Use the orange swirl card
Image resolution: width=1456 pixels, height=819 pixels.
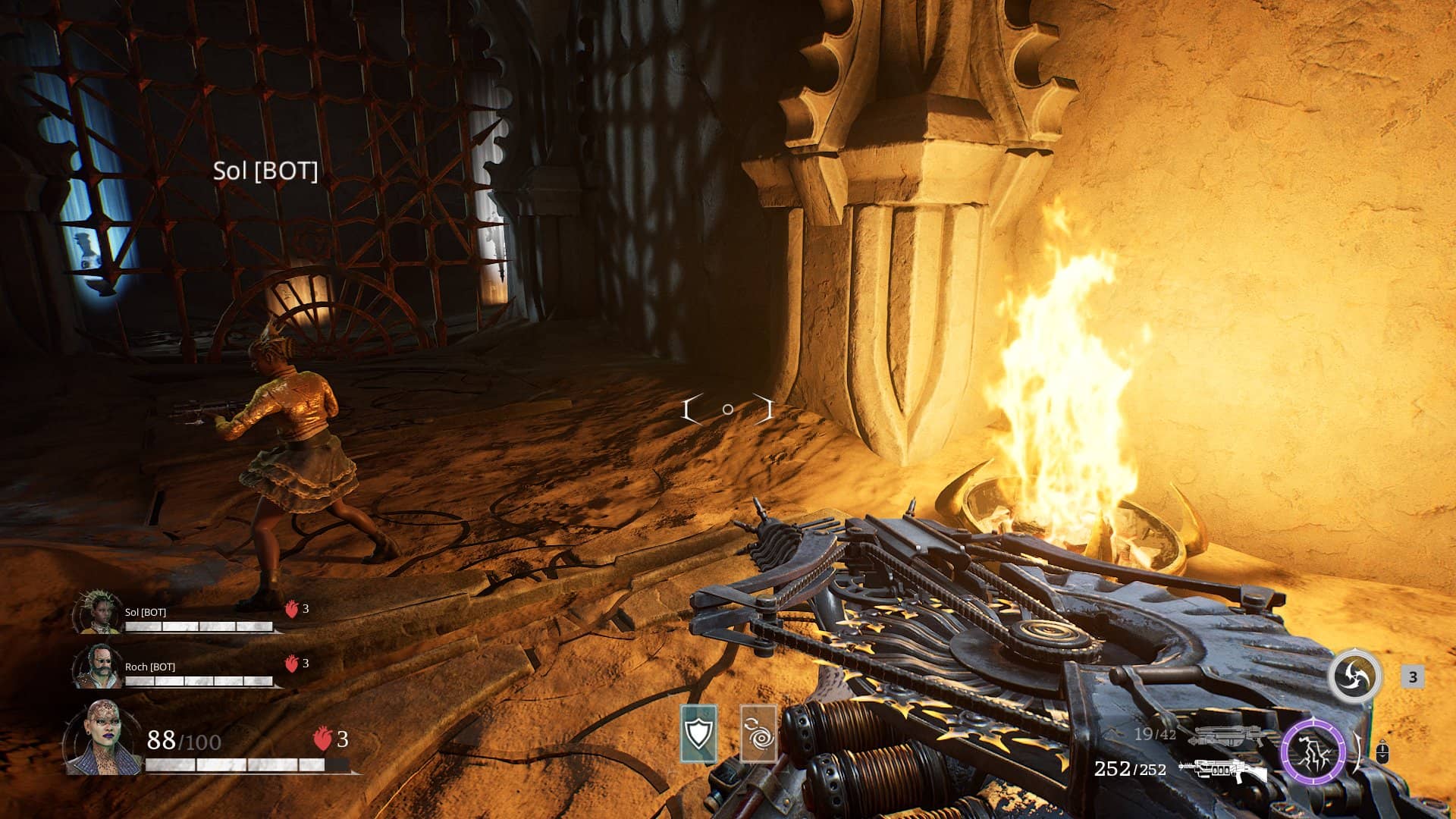[758, 733]
